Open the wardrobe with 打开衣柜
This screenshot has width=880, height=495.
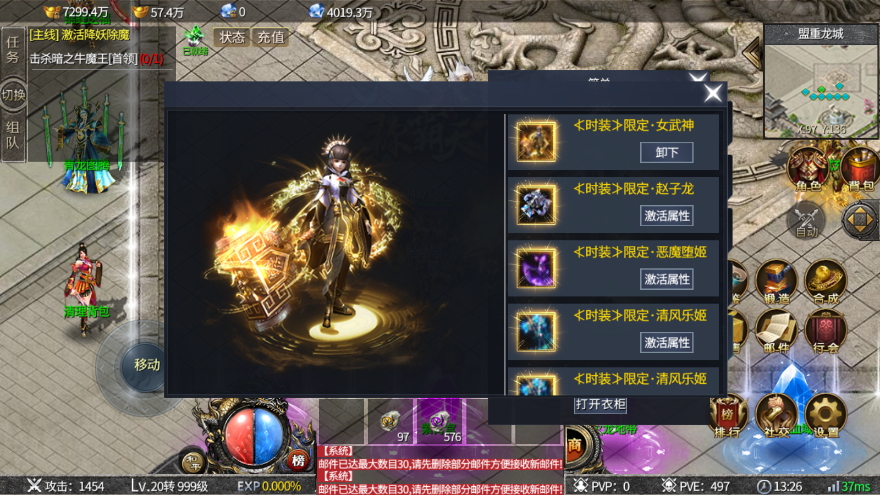pyautogui.click(x=601, y=404)
